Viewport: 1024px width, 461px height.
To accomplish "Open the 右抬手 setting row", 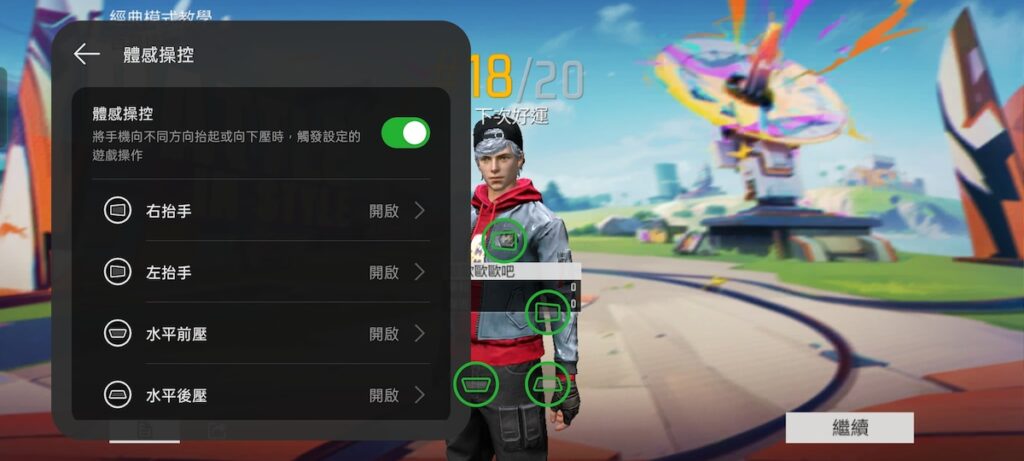I will point(265,211).
